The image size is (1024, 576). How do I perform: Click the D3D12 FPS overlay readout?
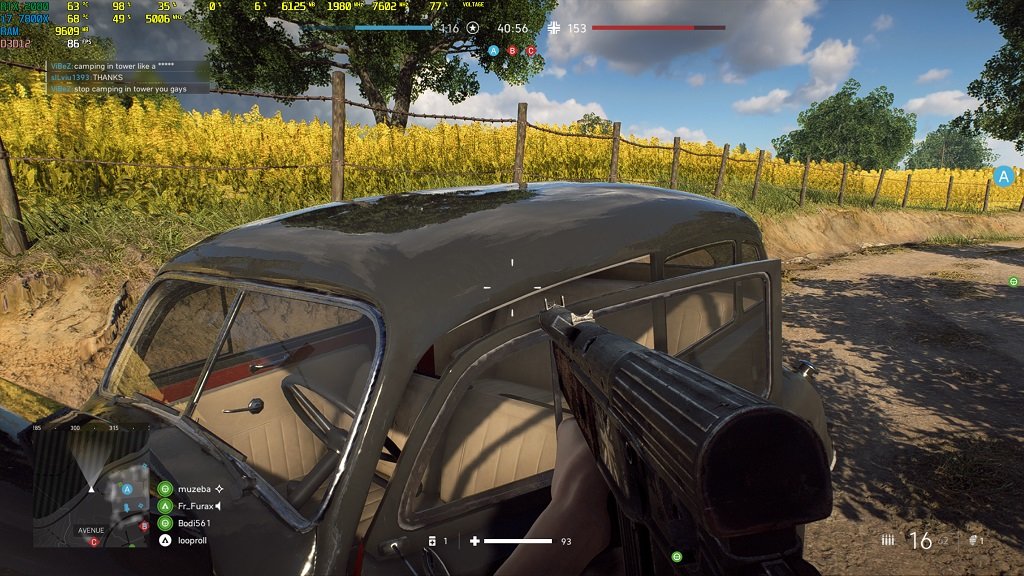40,44
